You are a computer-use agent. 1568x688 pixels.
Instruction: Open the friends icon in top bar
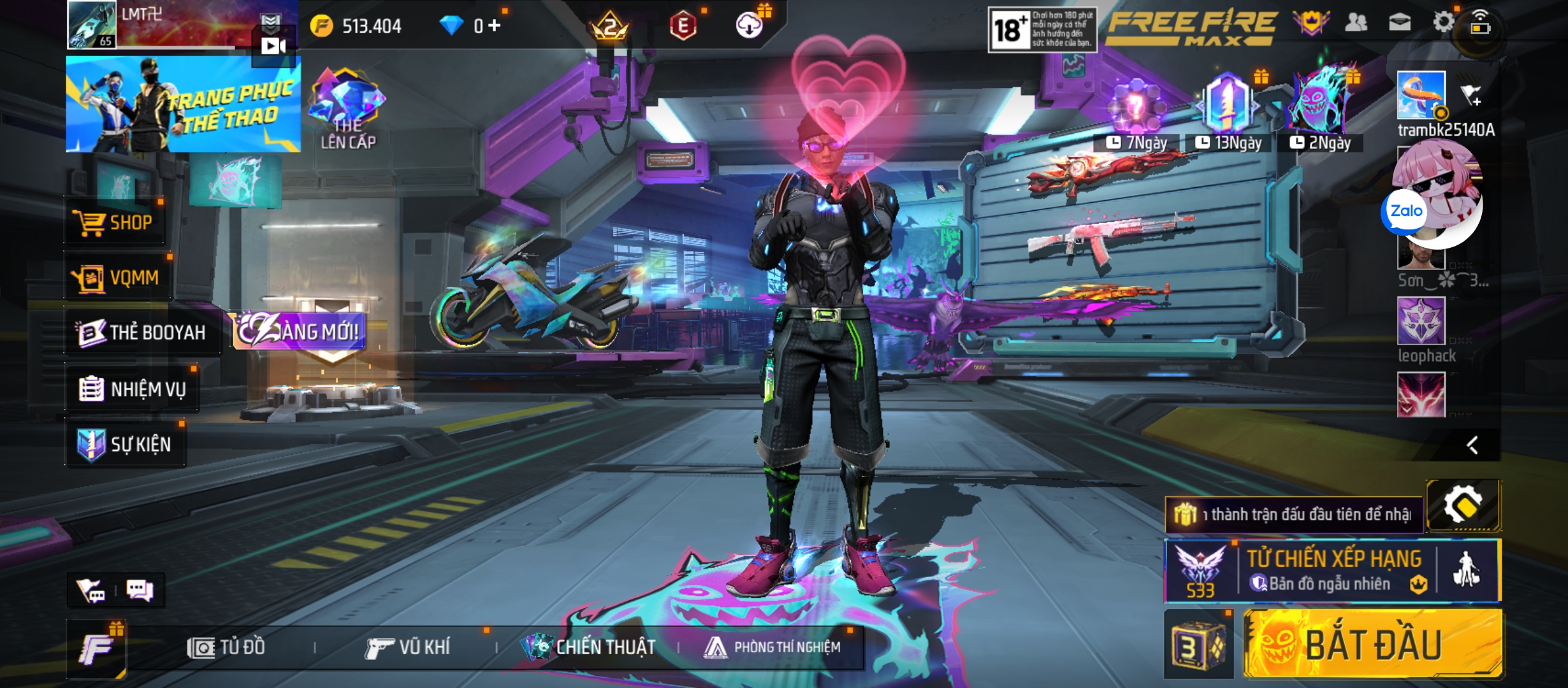1356,23
